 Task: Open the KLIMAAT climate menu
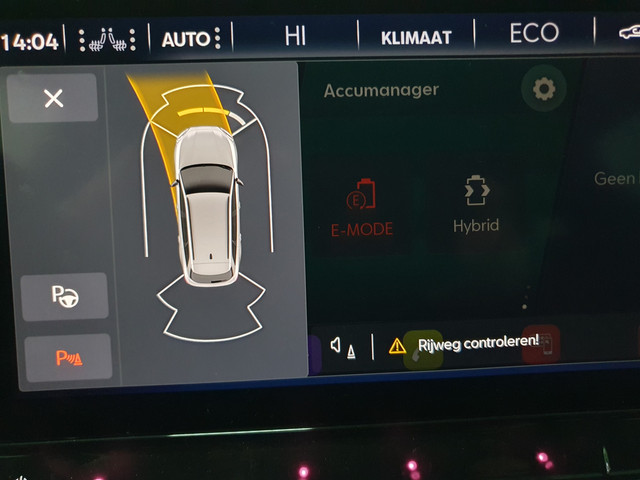point(416,38)
